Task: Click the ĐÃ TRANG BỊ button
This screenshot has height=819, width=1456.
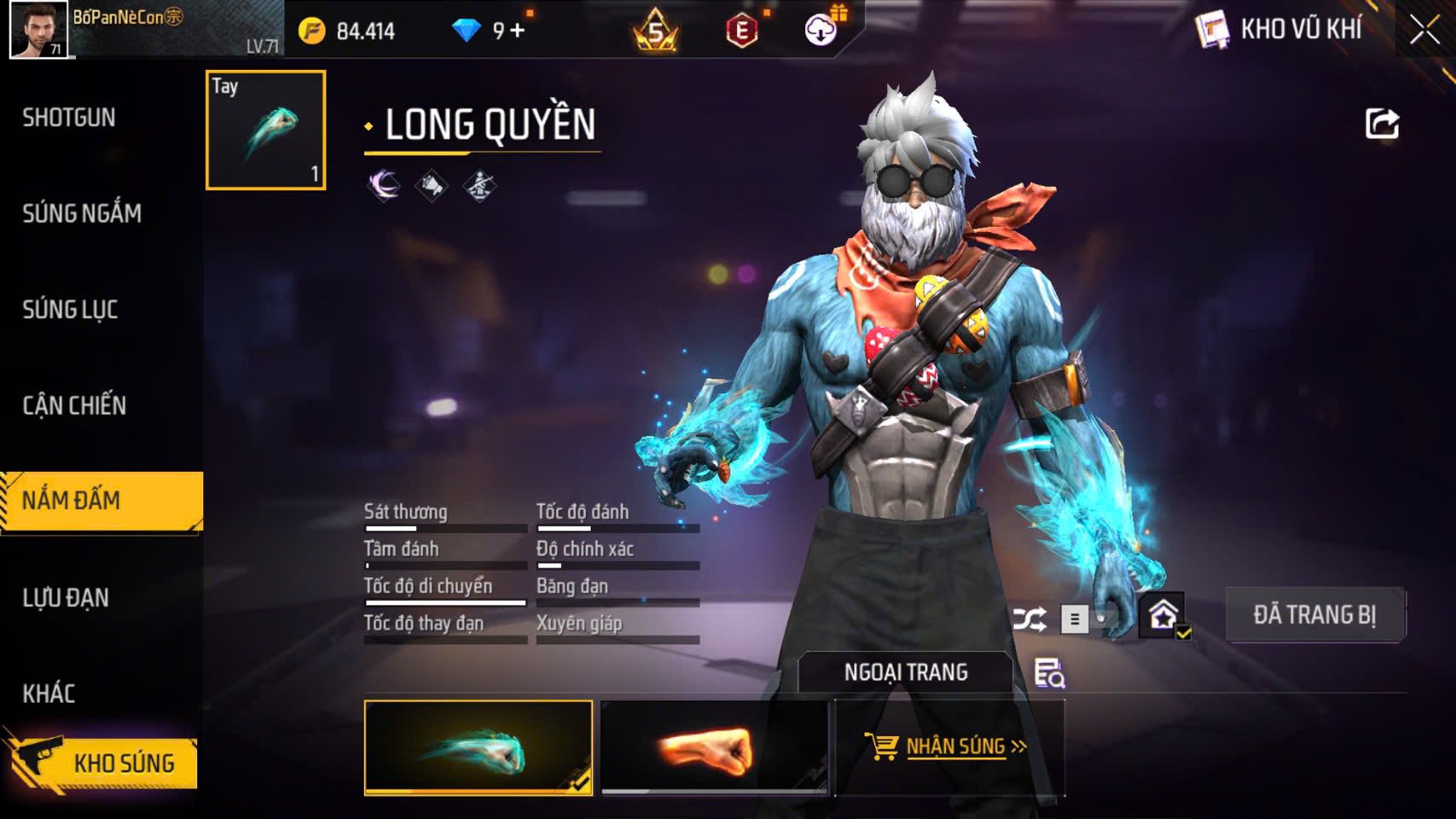Action: [1314, 614]
